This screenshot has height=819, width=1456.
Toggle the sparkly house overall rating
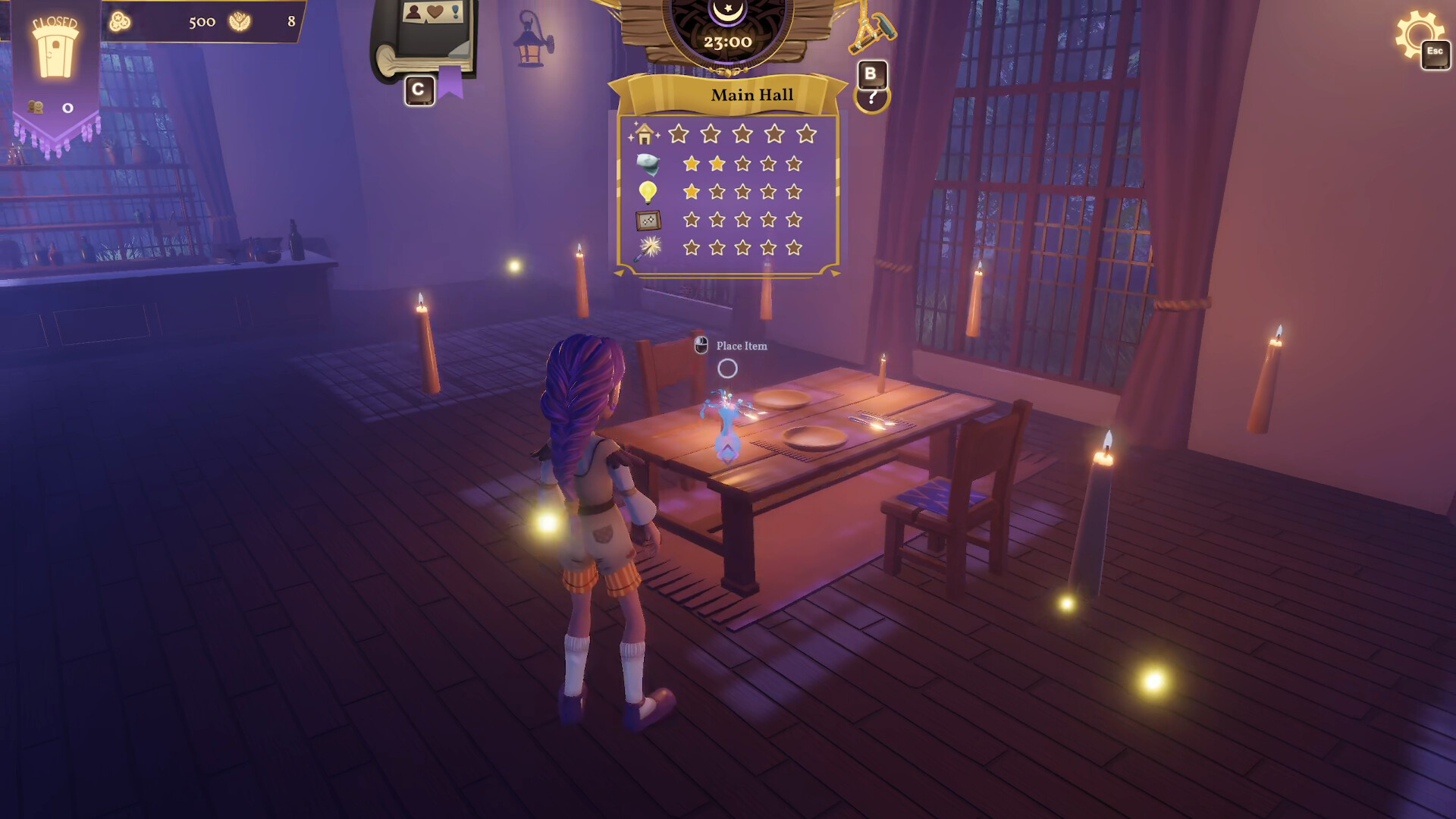(644, 133)
